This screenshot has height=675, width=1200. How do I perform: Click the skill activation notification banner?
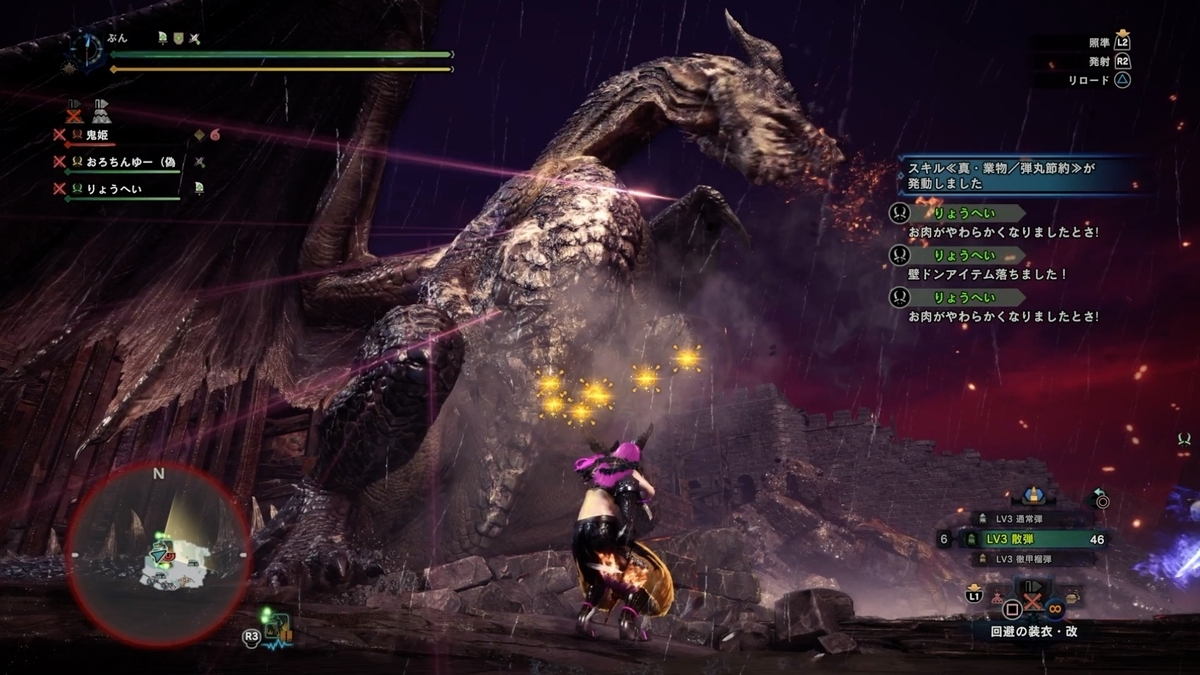point(1015,176)
